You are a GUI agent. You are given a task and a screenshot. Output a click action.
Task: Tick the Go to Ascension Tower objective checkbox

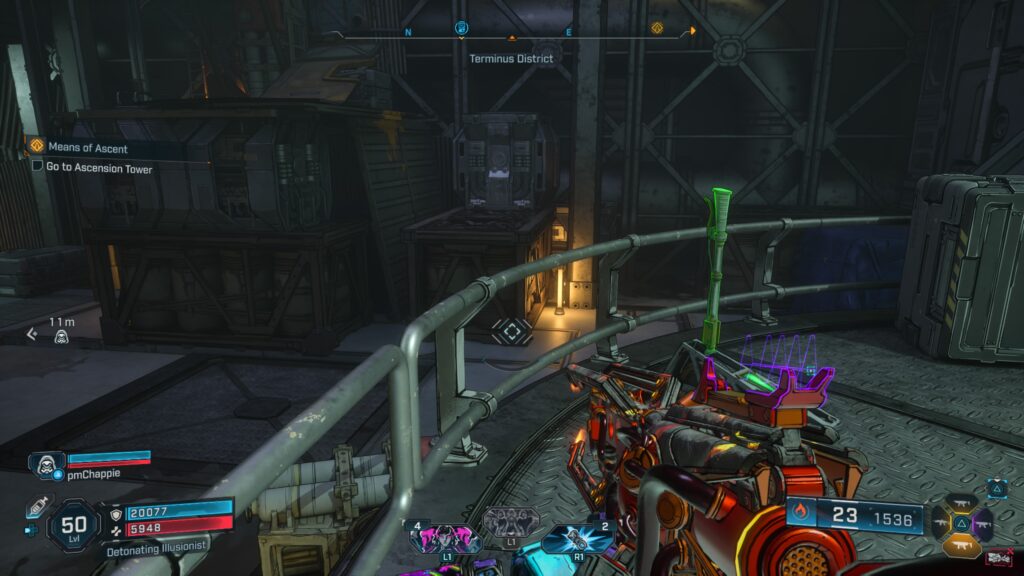(x=38, y=167)
